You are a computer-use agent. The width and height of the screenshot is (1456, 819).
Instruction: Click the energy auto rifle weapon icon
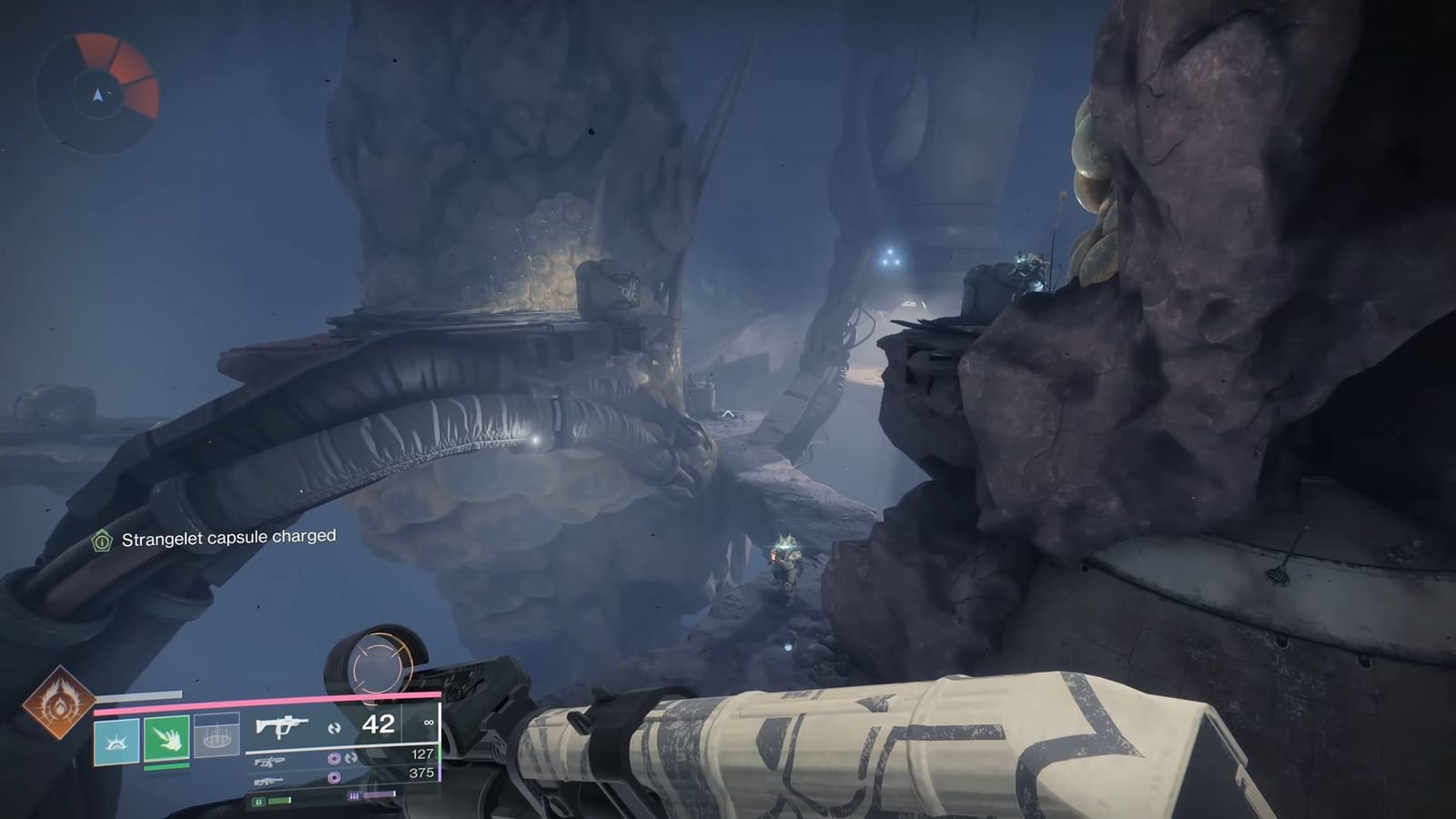270,761
